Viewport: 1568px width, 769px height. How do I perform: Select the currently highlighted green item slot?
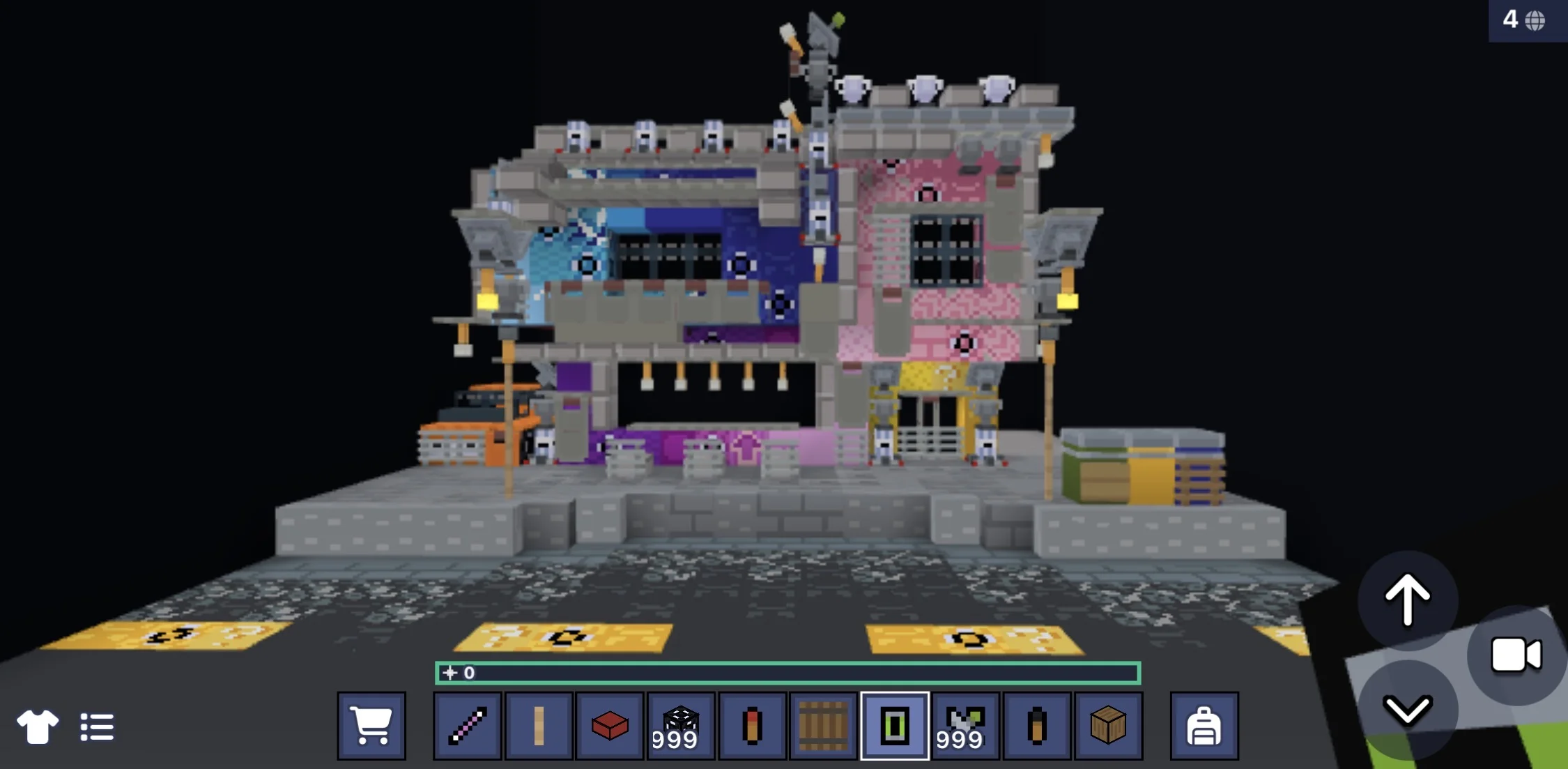(x=894, y=725)
